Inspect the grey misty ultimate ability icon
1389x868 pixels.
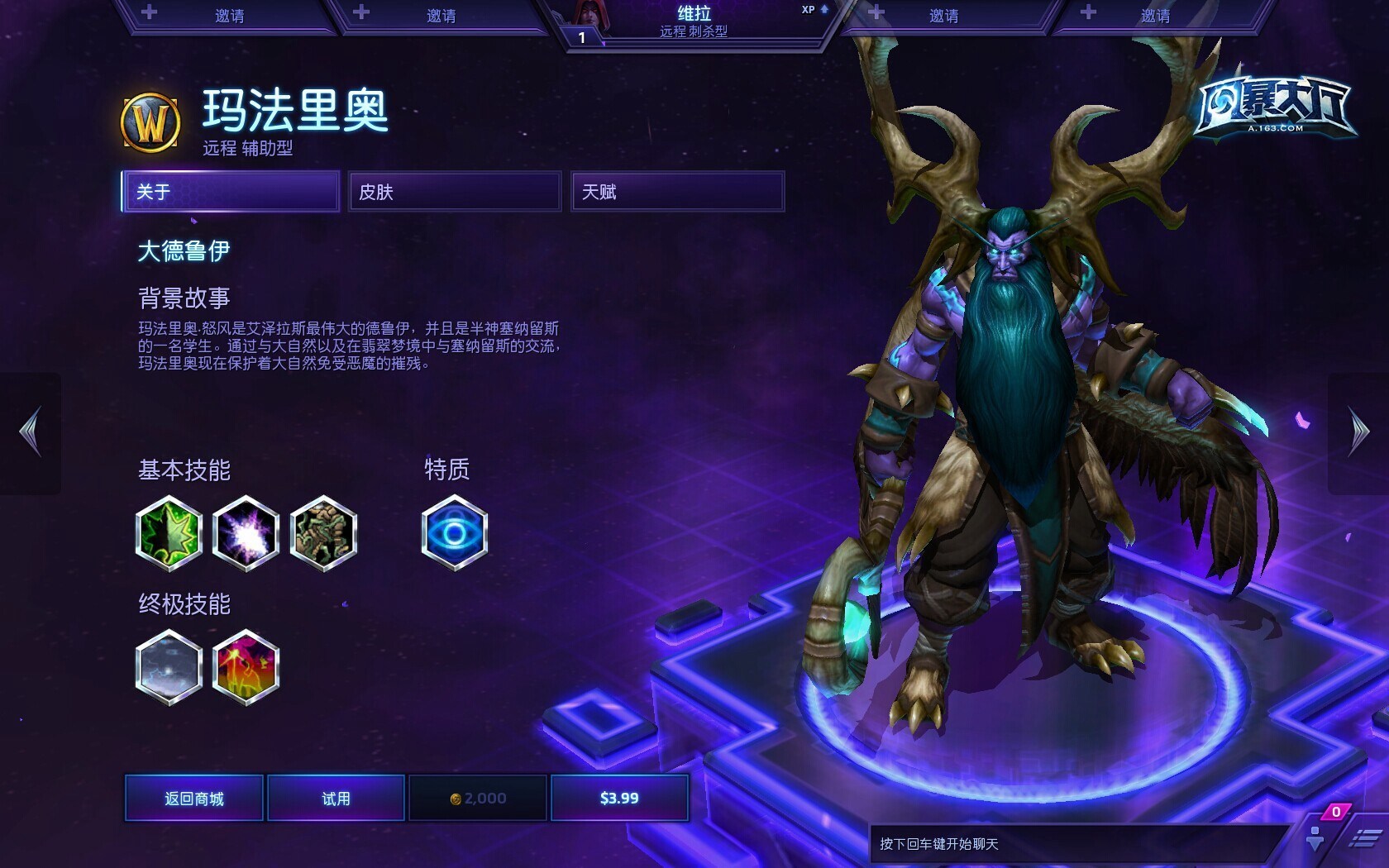point(169,667)
